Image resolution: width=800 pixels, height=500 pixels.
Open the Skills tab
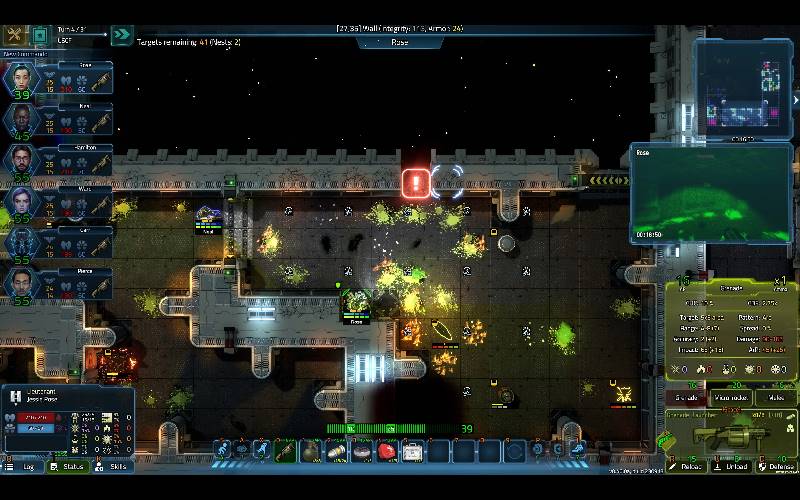pyautogui.click(x=113, y=466)
